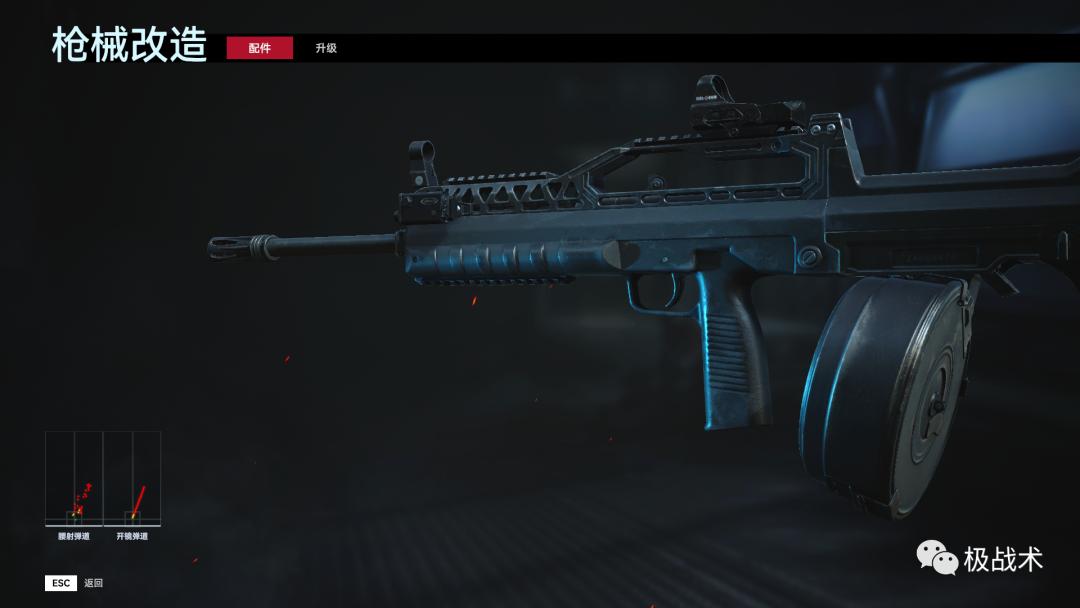This screenshot has width=1080, height=608.
Task: View the 腰射弹道 hip-fire spread chart
Action: coord(74,480)
